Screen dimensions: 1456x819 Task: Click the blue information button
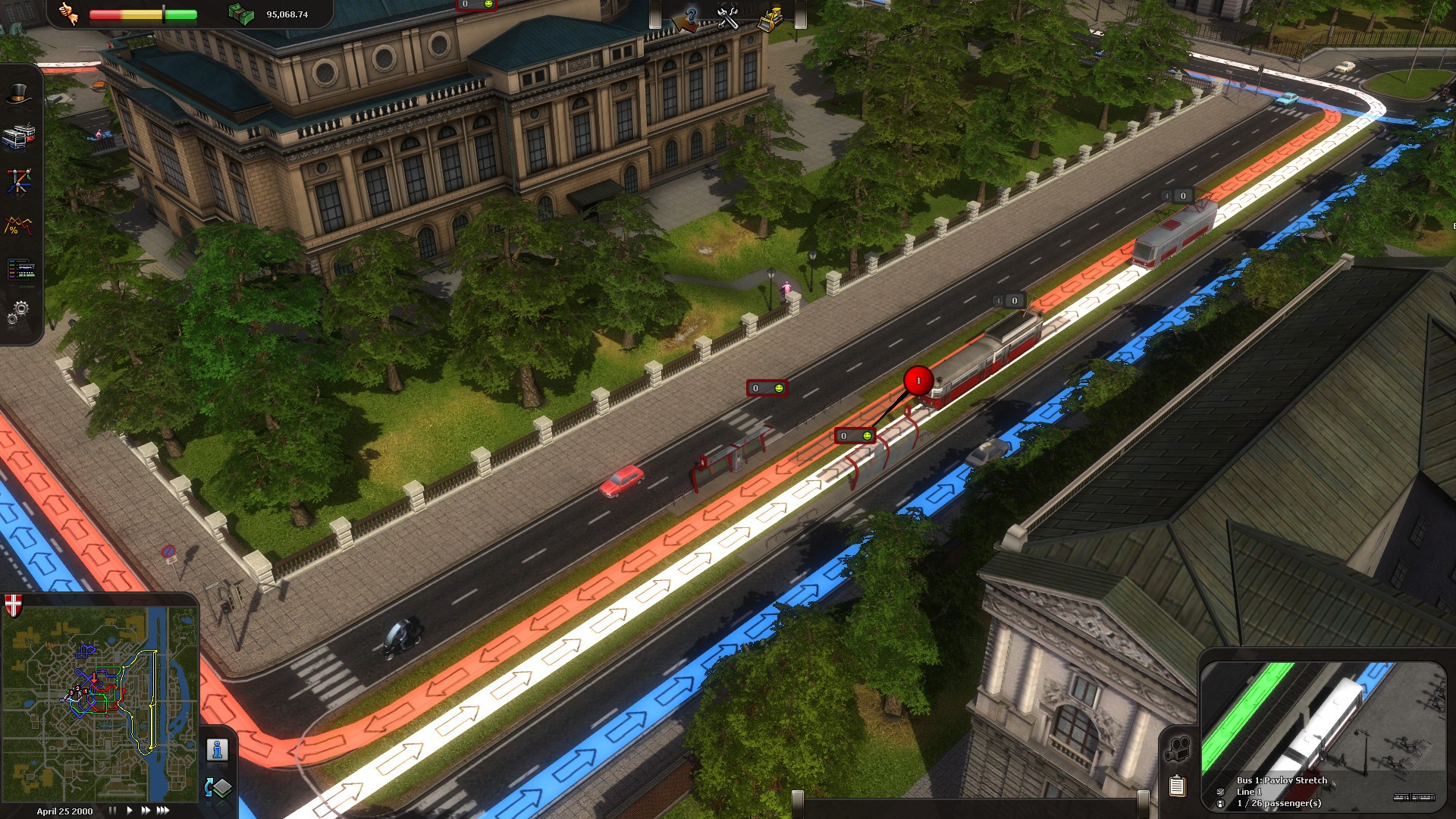coord(218,750)
